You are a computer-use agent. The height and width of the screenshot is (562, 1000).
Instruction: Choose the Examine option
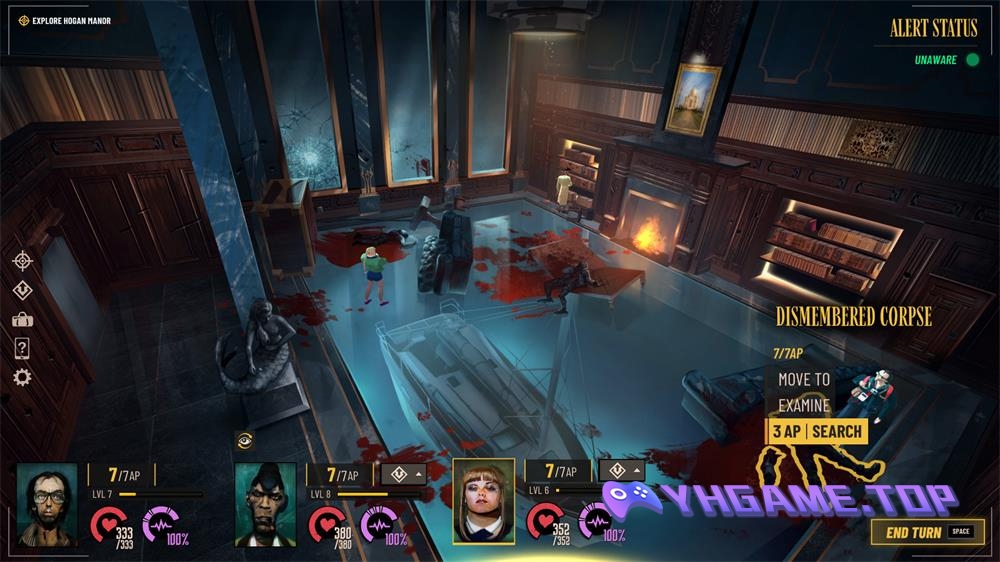(804, 405)
